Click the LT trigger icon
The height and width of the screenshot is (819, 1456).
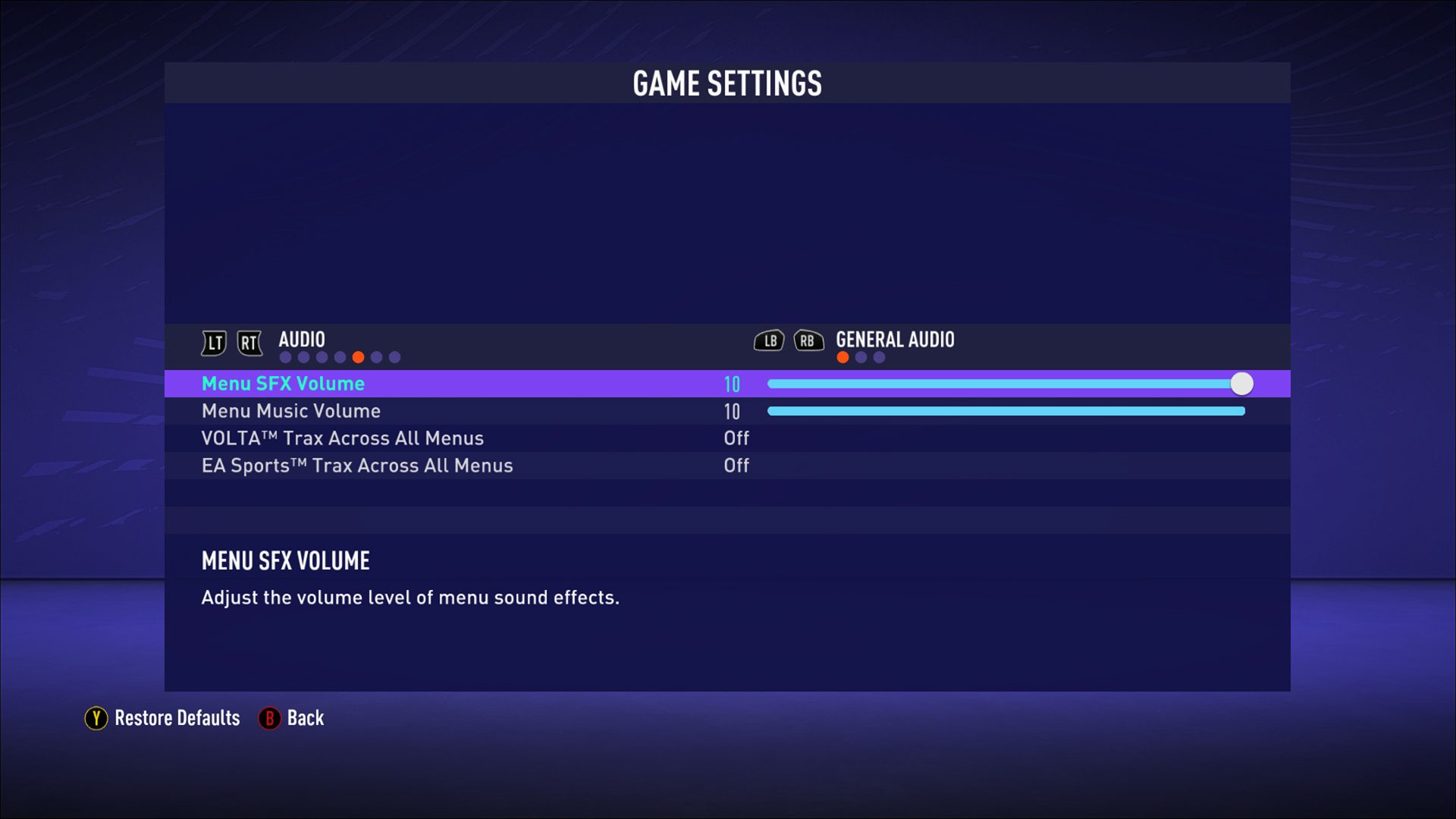pyautogui.click(x=213, y=343)
